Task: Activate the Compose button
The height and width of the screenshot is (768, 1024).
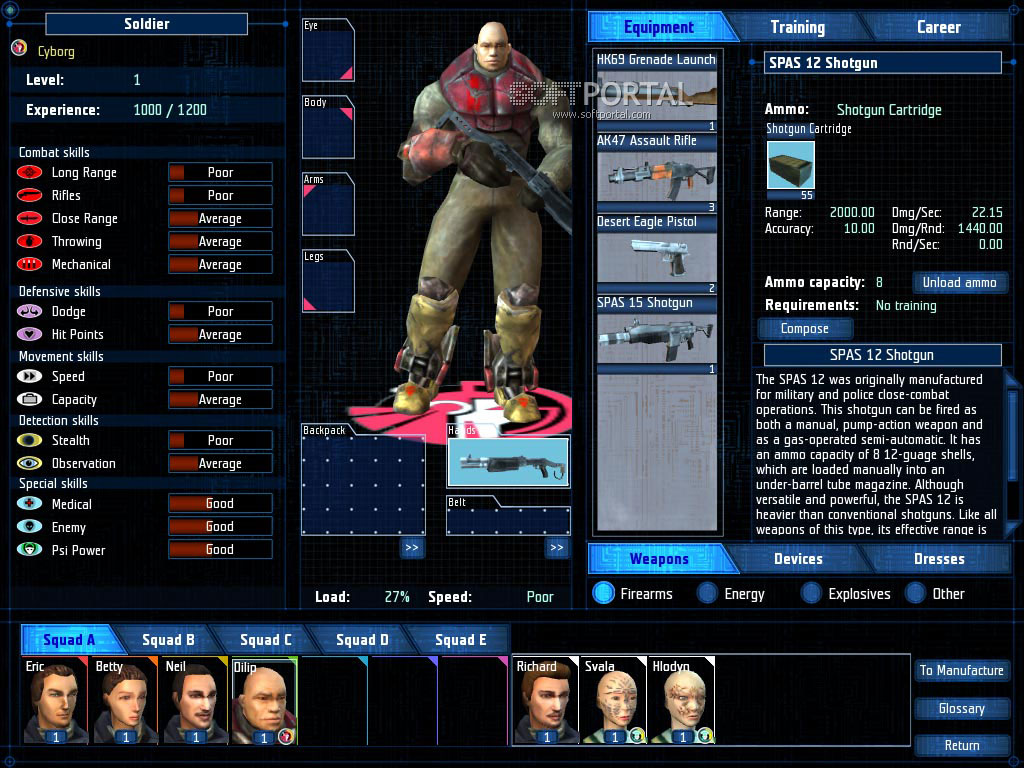Action: (804, 328)
